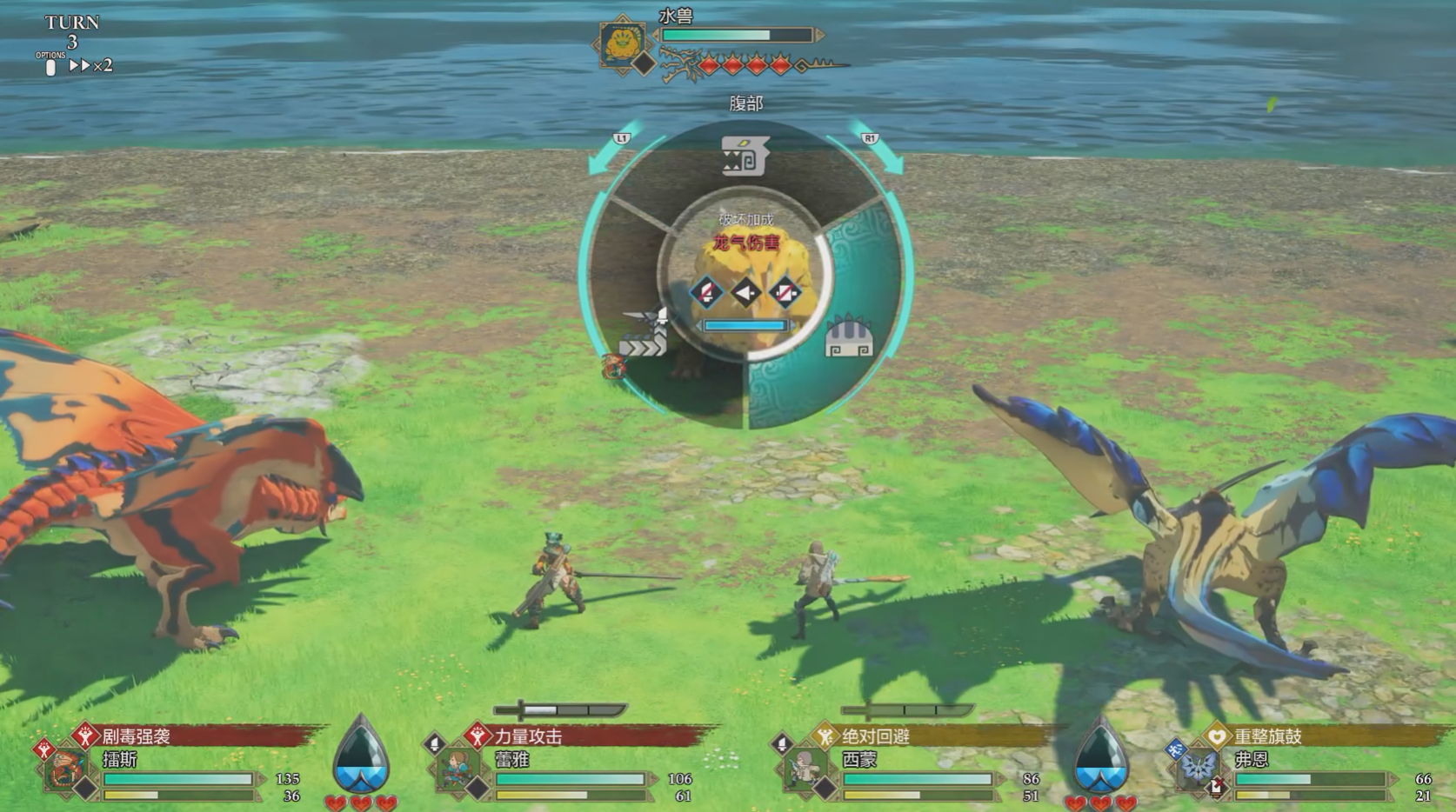This screenshot has height=812, width=1456.
Task: Select the monster head segment on the target wheel
Action: click(745, 158)
